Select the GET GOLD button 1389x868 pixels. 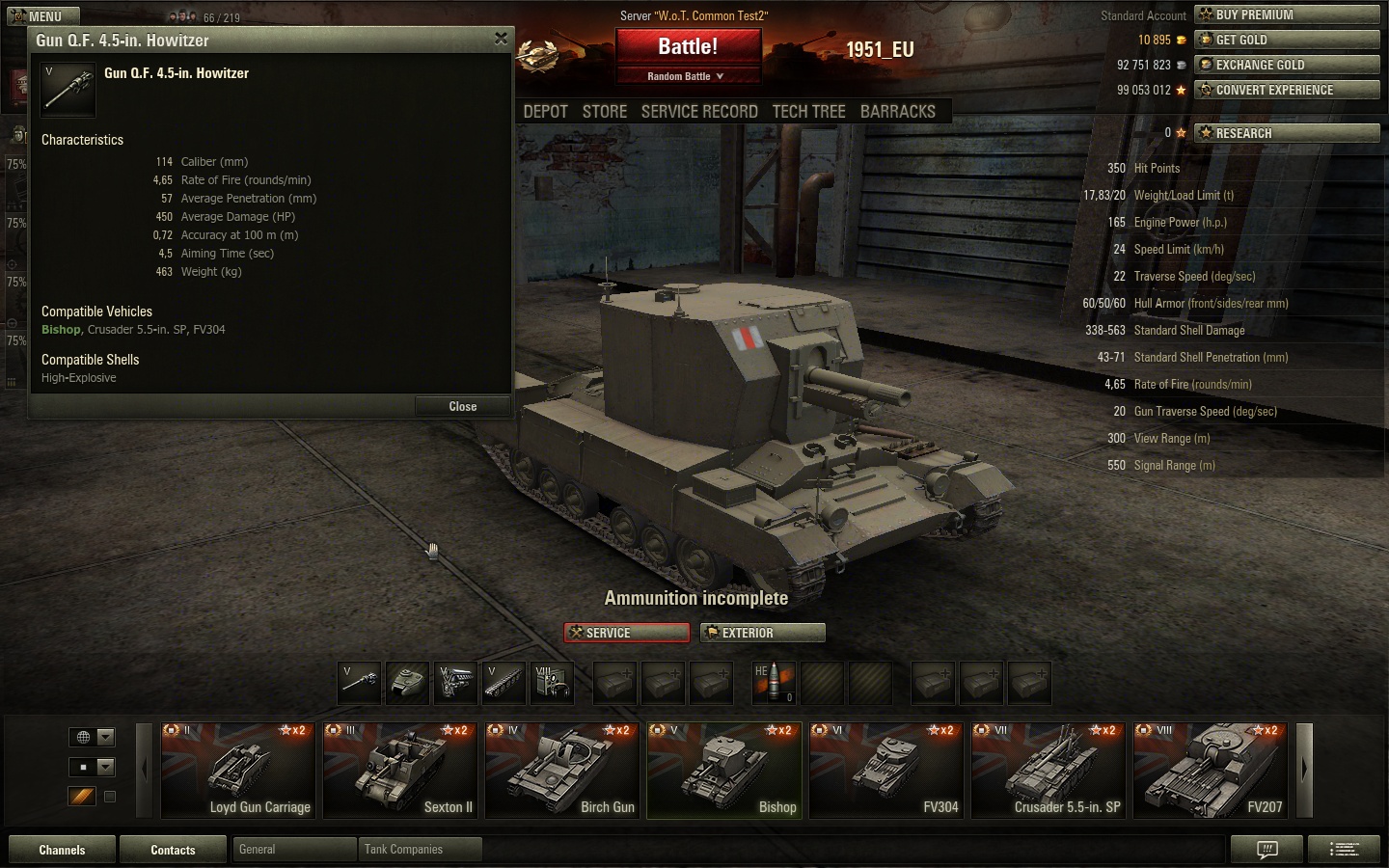click(1286, 40)
